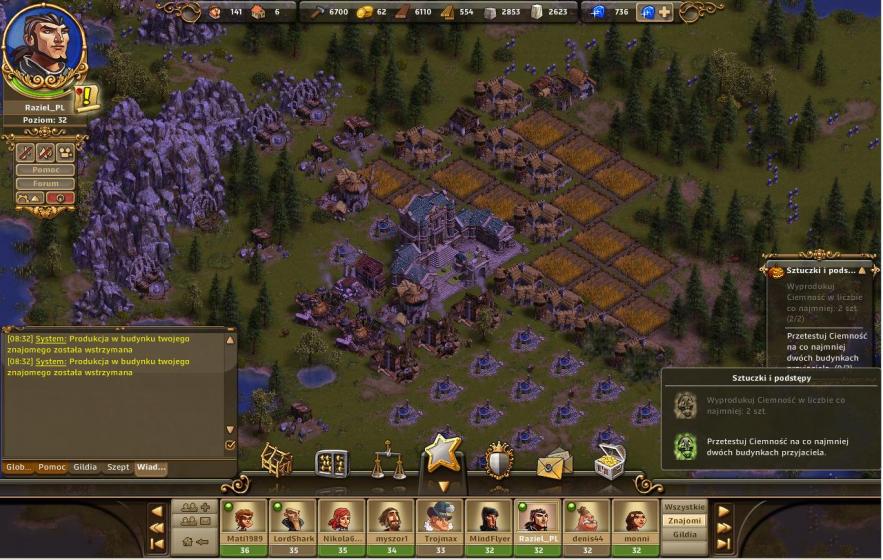This screenshot has height=560, width=883.
Task: Open the Forum link button
Action: [x=45, y=183]
